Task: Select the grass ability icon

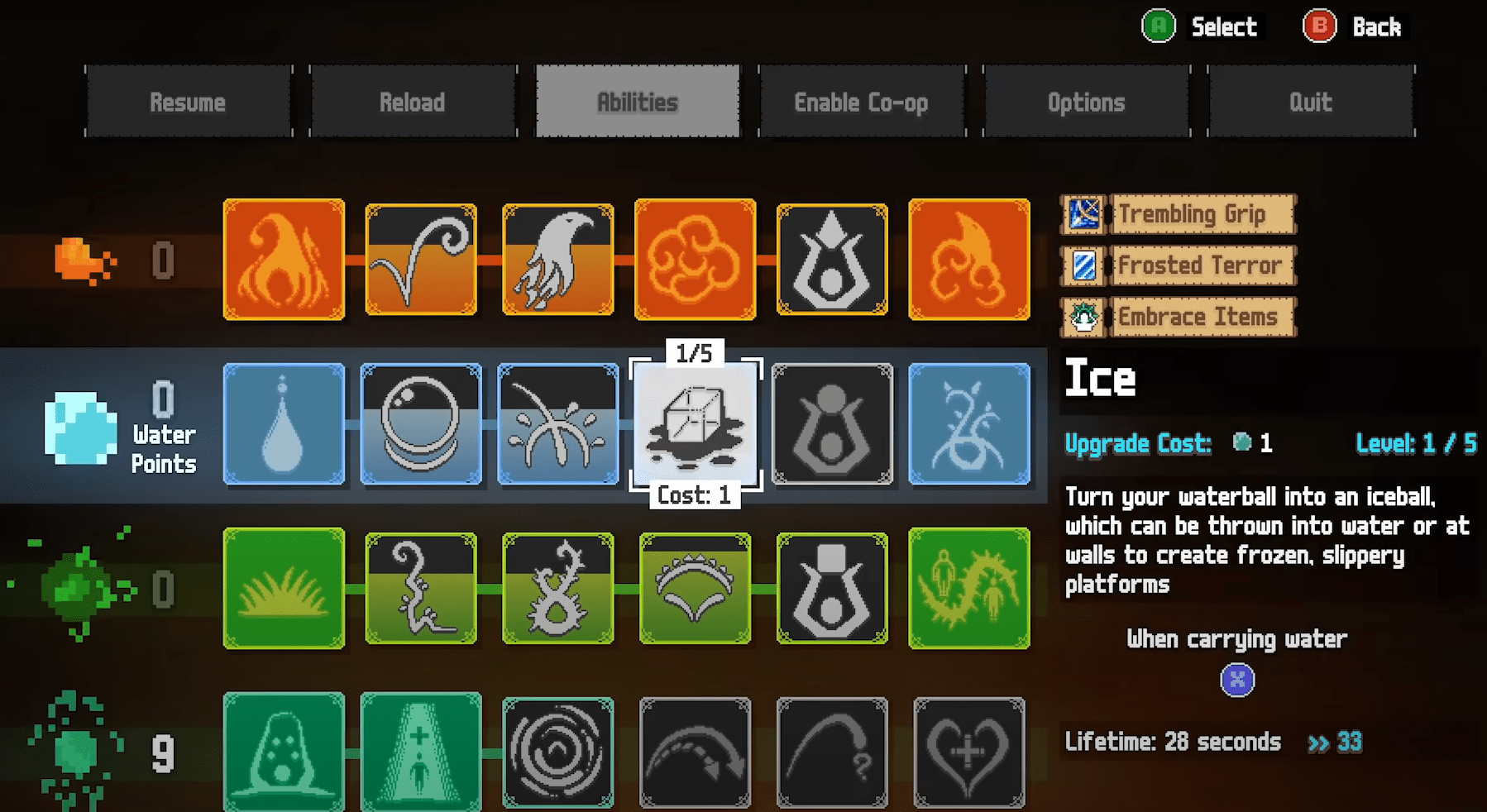Action: 284,588
